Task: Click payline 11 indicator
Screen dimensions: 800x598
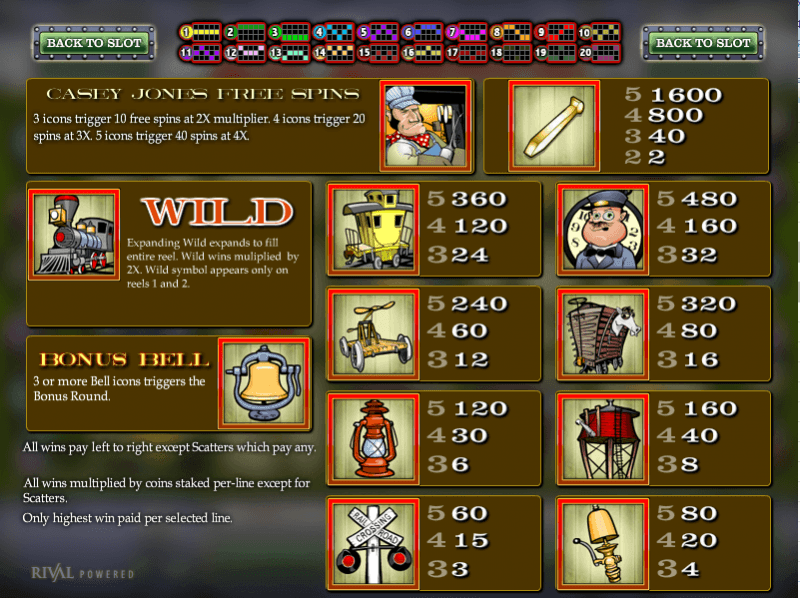Action: 200,52
